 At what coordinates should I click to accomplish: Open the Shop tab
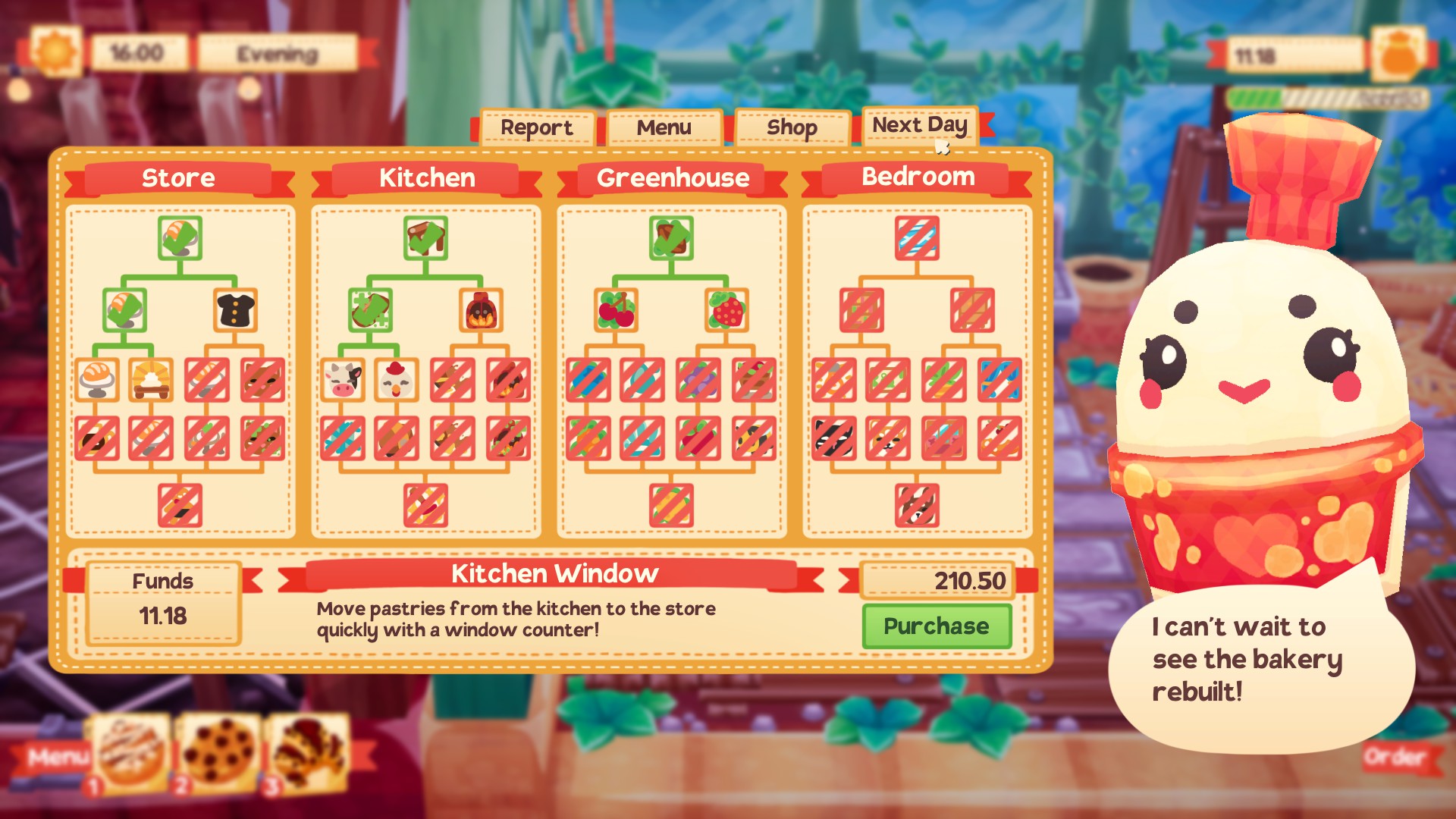(791, 127)
